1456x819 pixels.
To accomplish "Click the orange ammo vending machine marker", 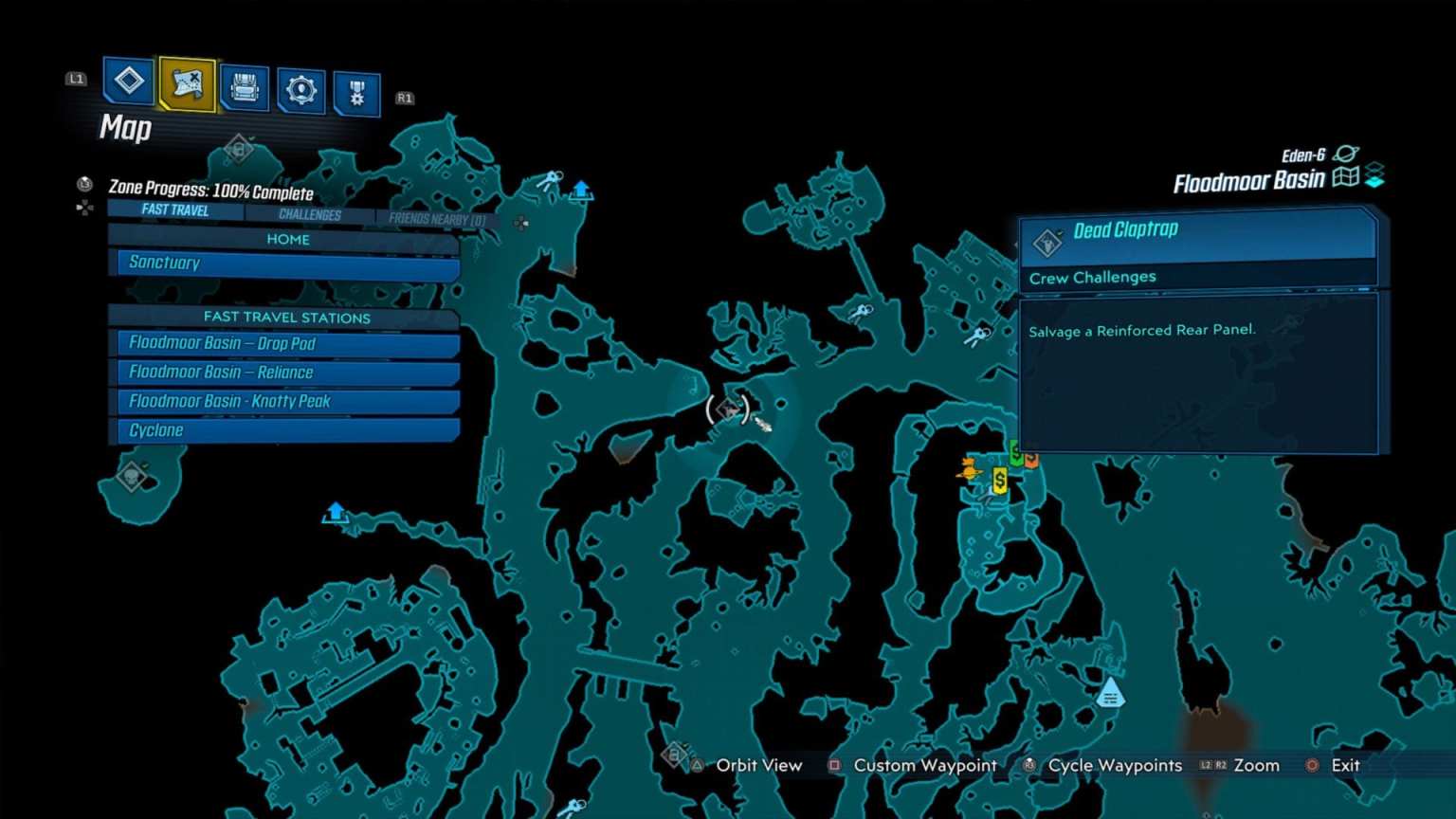I will [x=1029, y=460].
